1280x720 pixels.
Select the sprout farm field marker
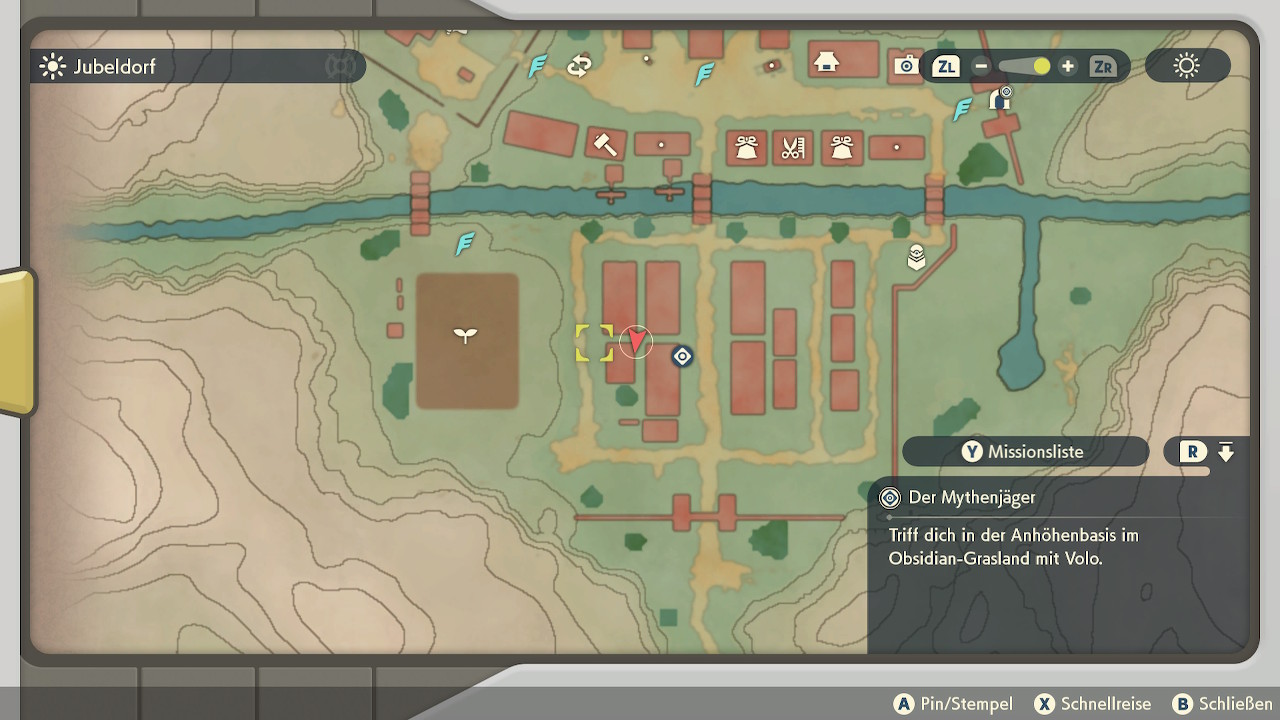(x=466, y=335)
